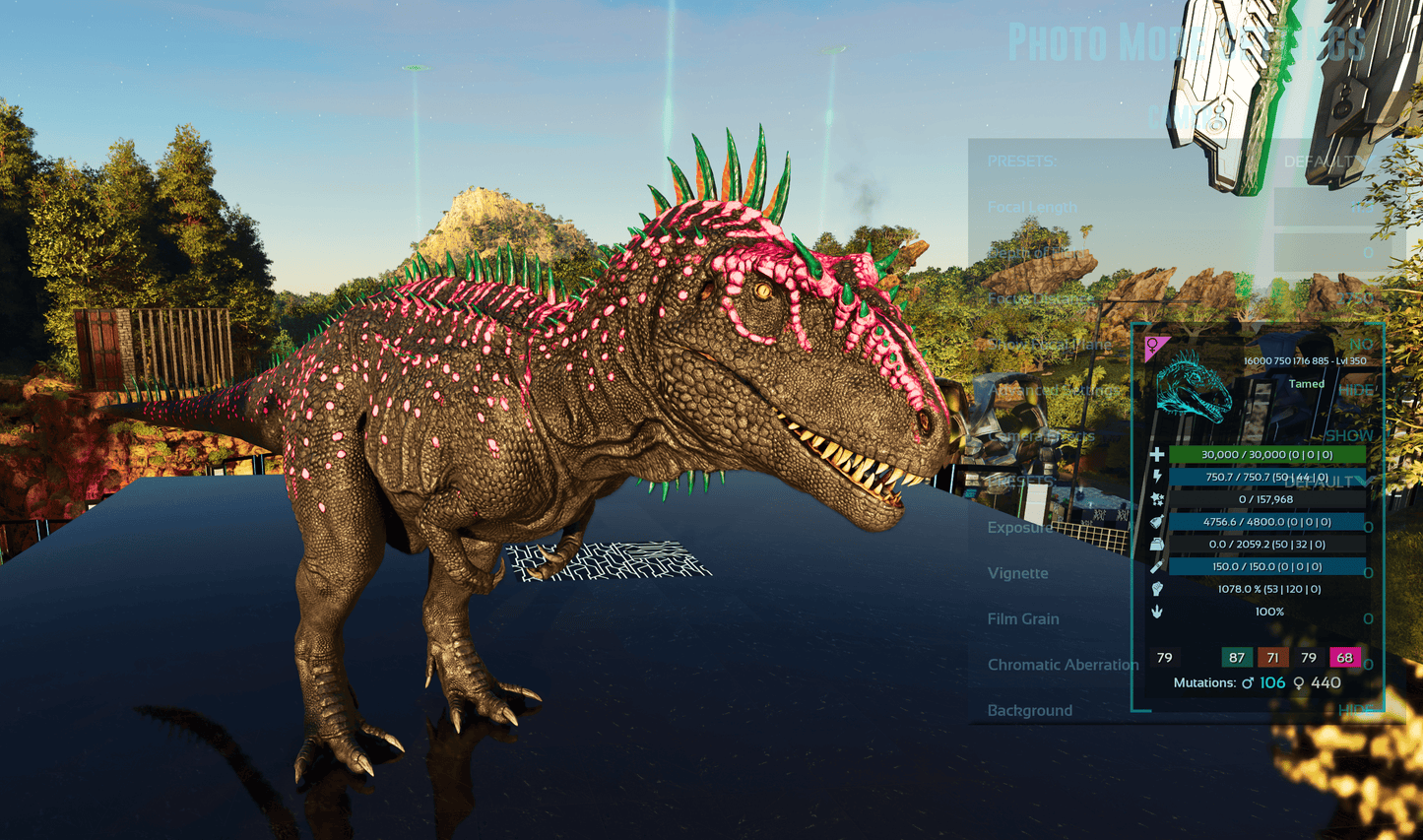Image resolution: width=1423 pixels, height=840 pixels.
Task: Toggle the Show Focal Plane NO option
Action: 1361,345
